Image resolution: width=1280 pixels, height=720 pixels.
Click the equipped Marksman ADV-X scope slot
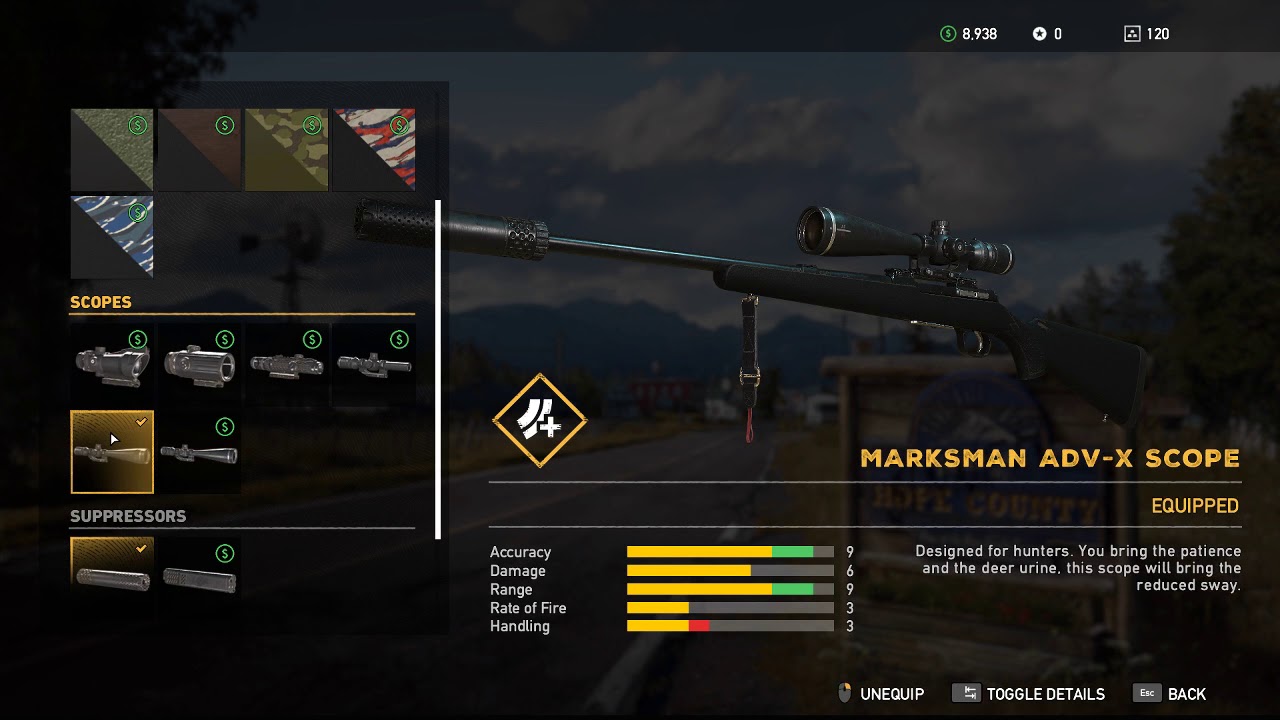112,452
